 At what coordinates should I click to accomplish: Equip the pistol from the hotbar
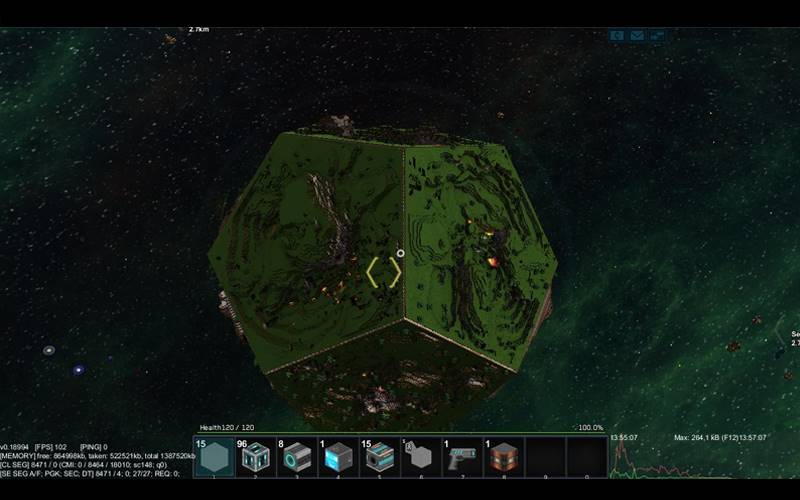(x=462, y=458)
